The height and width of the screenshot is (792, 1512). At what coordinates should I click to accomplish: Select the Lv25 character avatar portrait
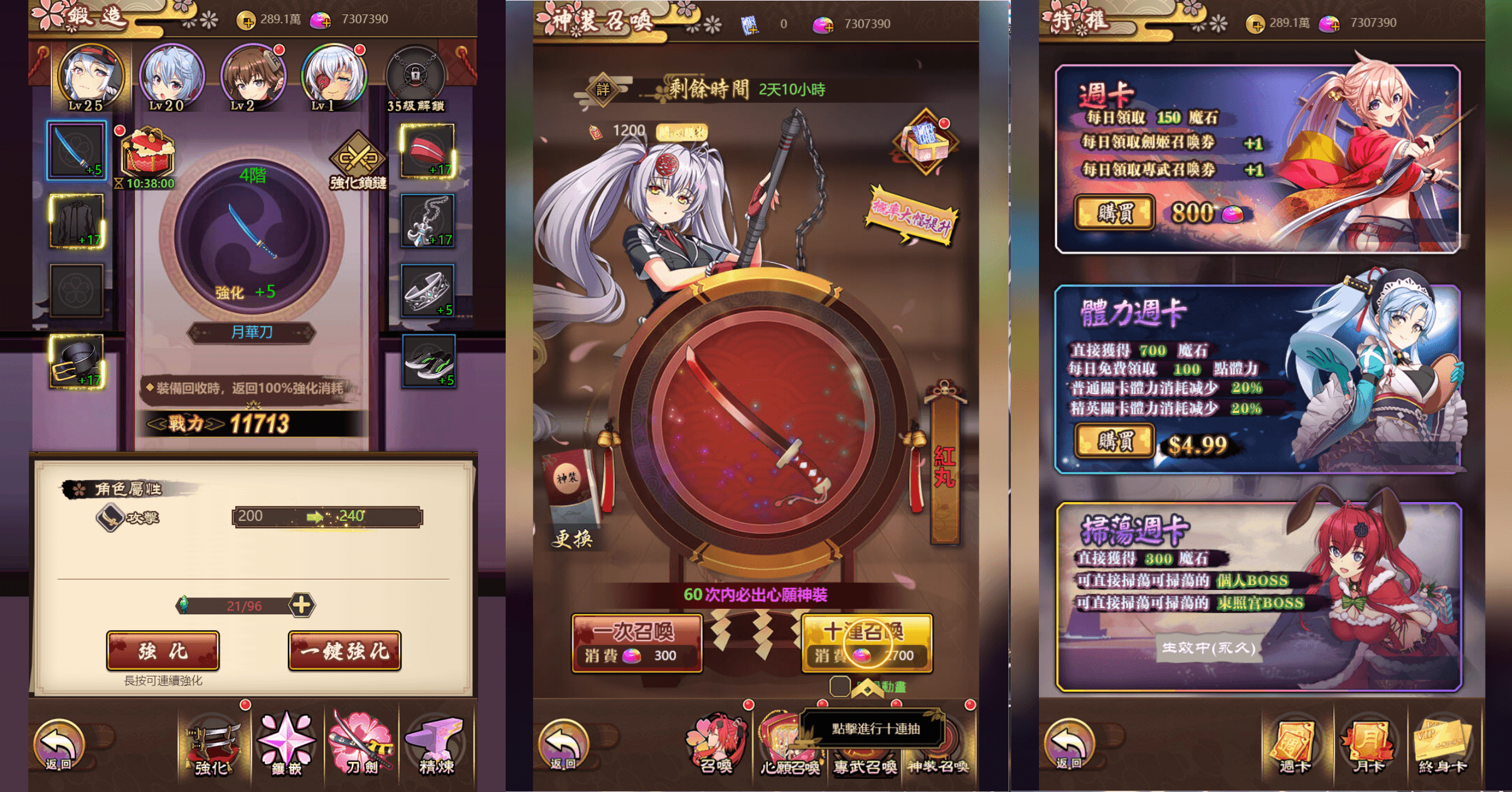[91, 75]
